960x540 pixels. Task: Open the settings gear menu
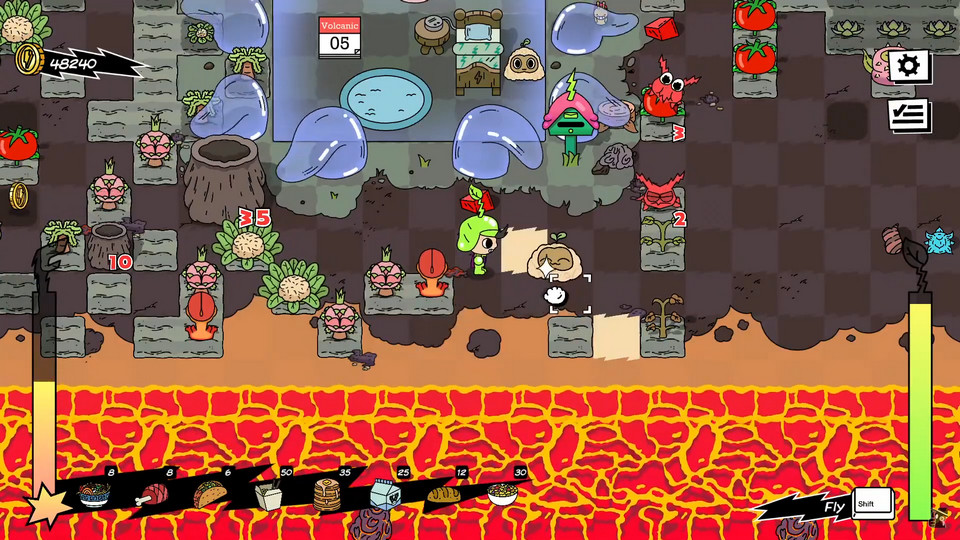908,67
